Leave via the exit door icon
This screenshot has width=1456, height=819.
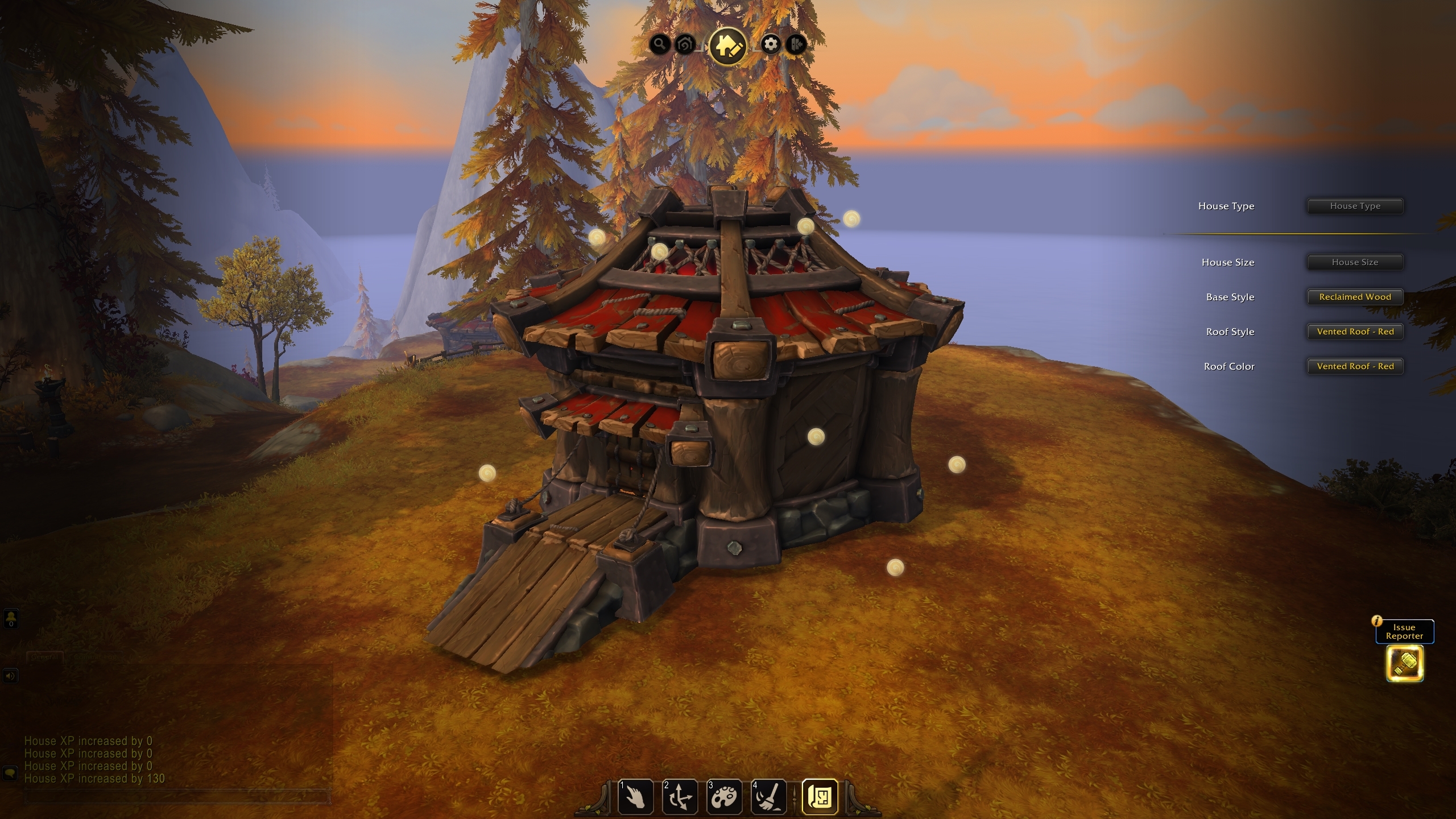pos(797,44)
